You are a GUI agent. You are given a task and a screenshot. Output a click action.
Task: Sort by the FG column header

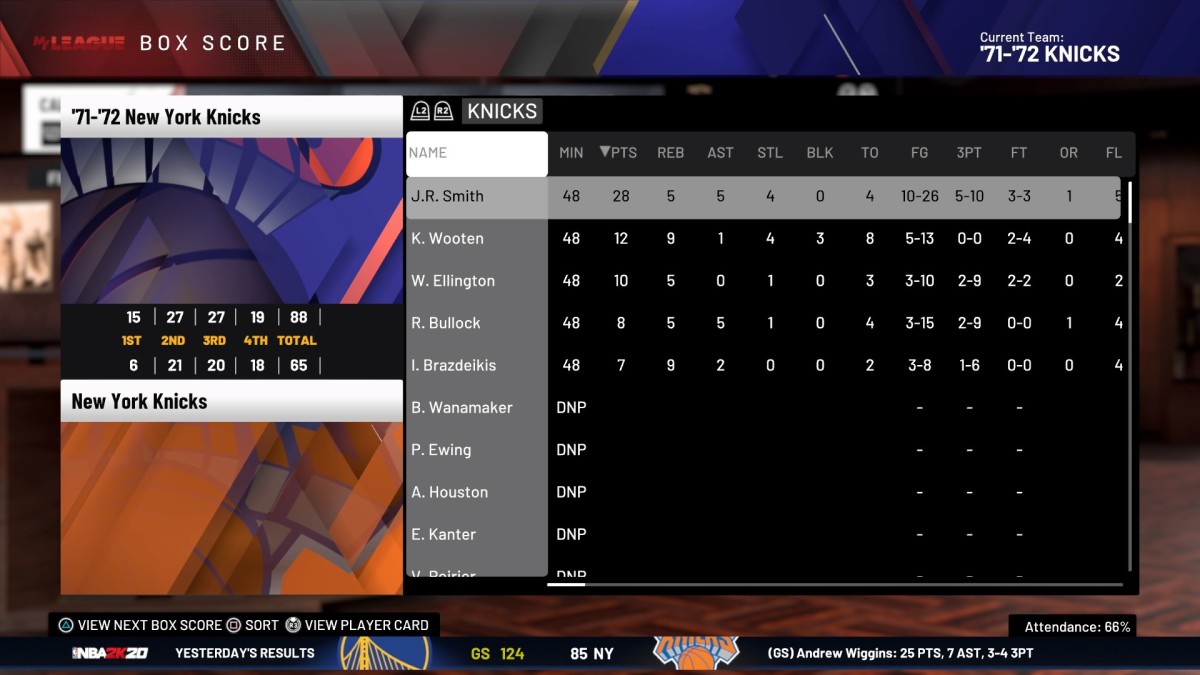[x=919, y=153]
